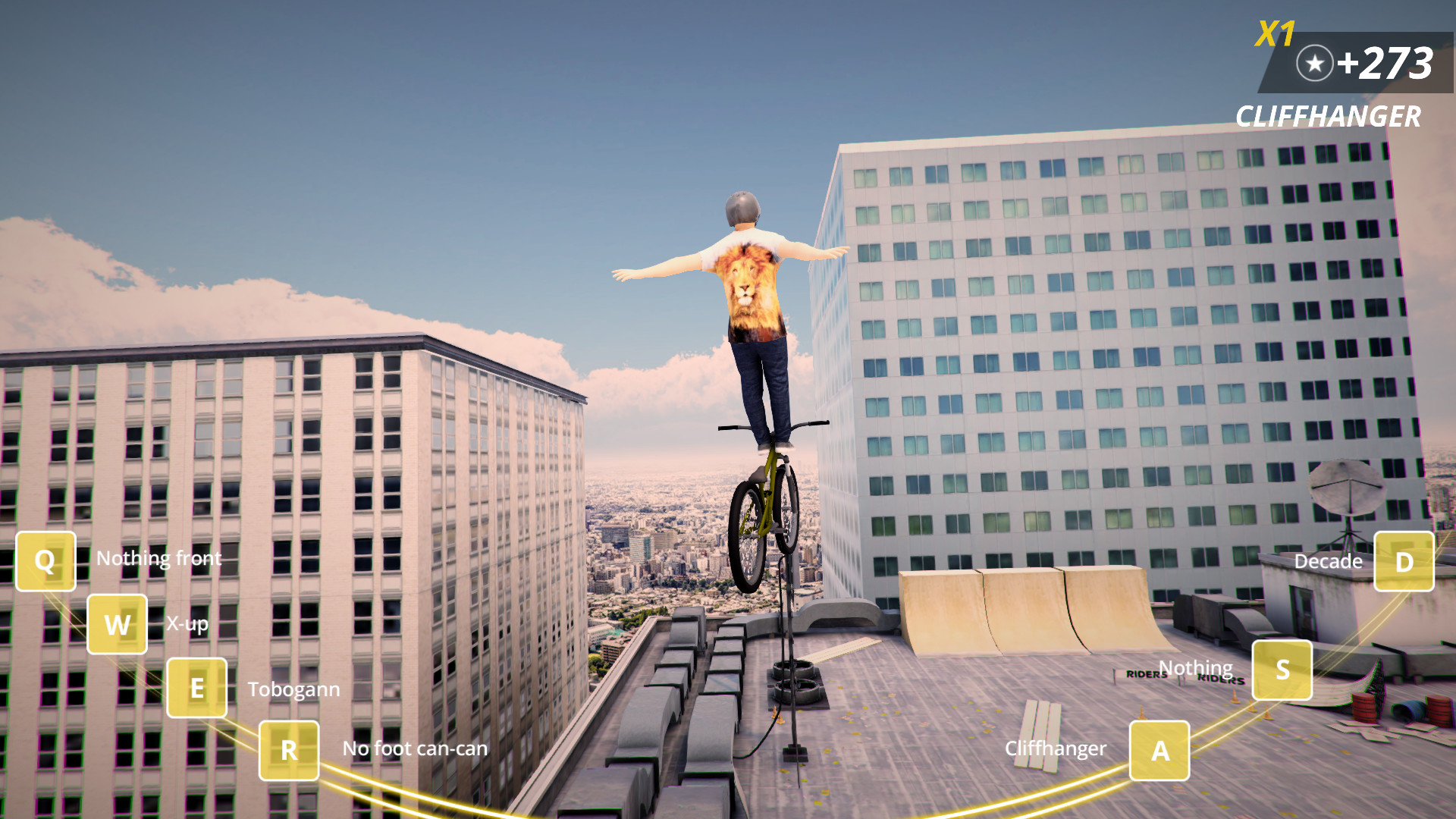Click the Cliffhanger trick label

tap(1056, 749)
